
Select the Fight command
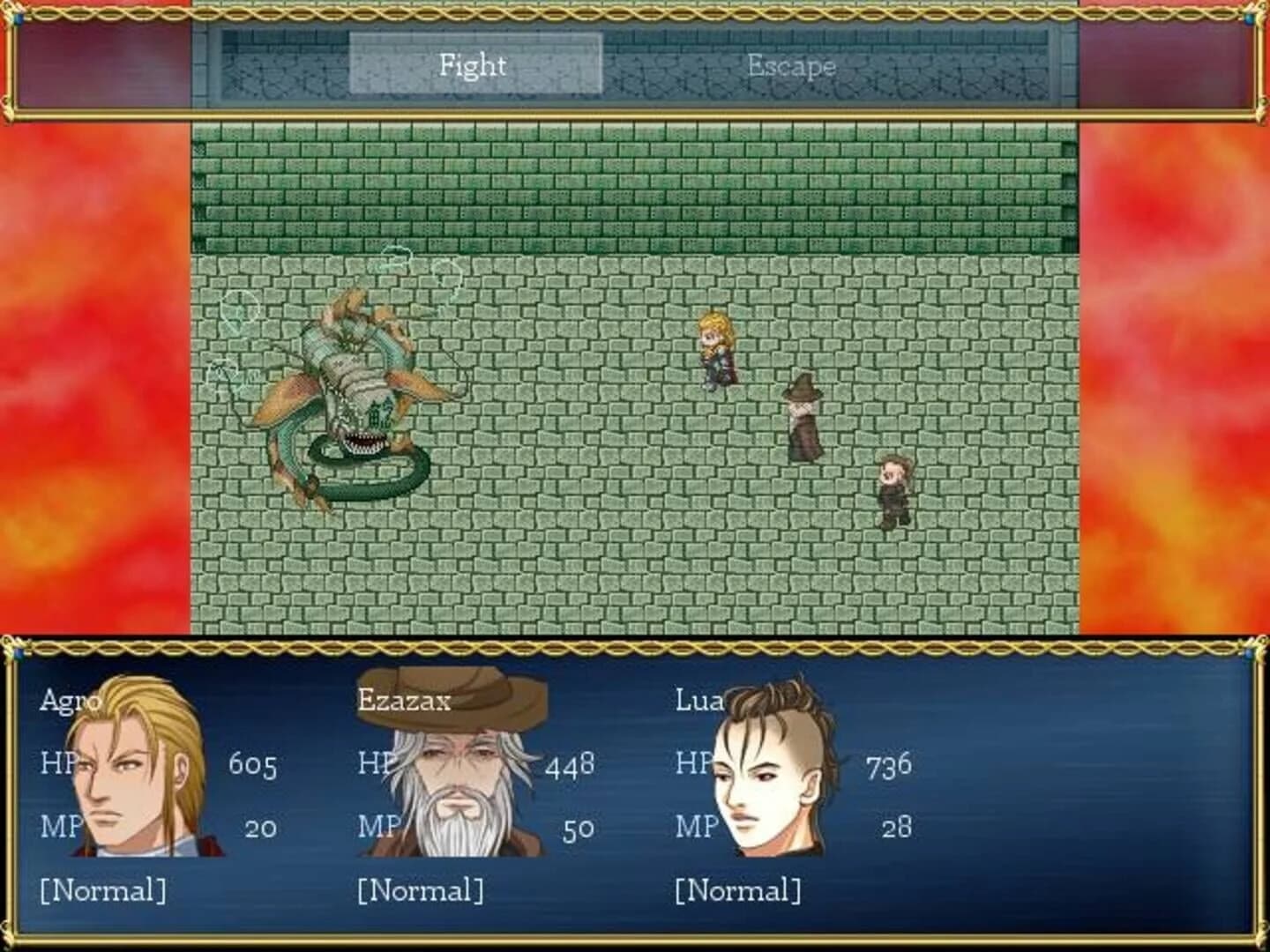472,64
